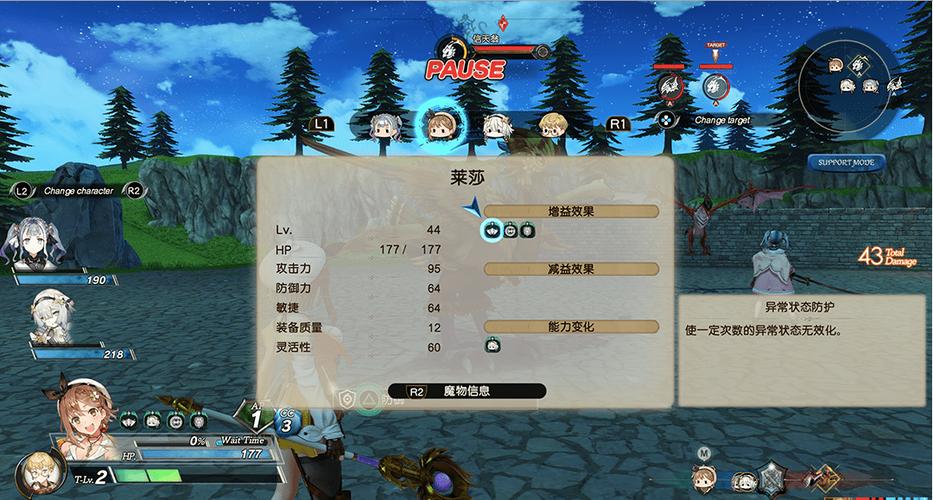Choose the highlighted brown-haired Ryza portrait
This screenshot has height=500, width=933.
coord(440,124)
